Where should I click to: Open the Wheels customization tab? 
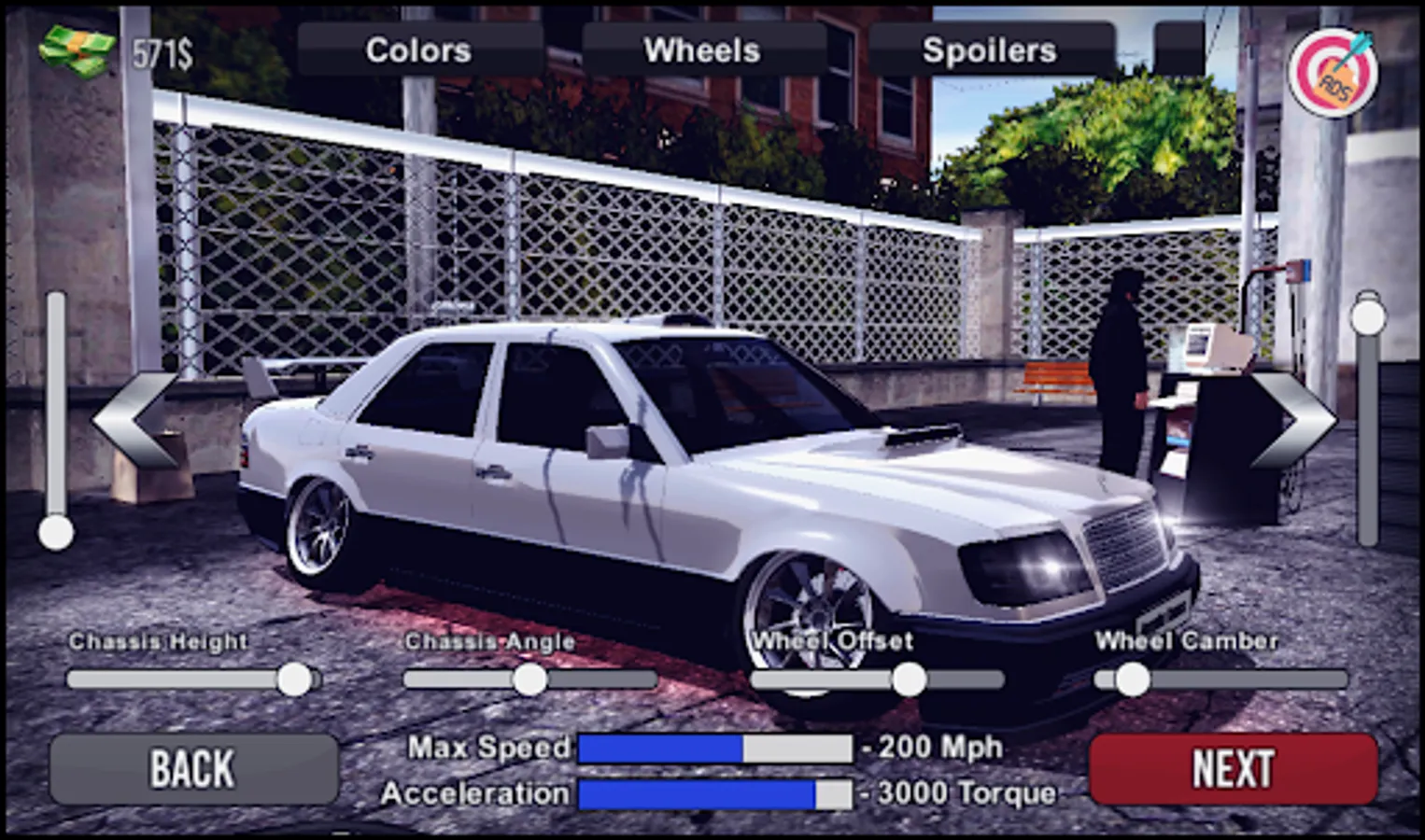(x=704, y=49)
